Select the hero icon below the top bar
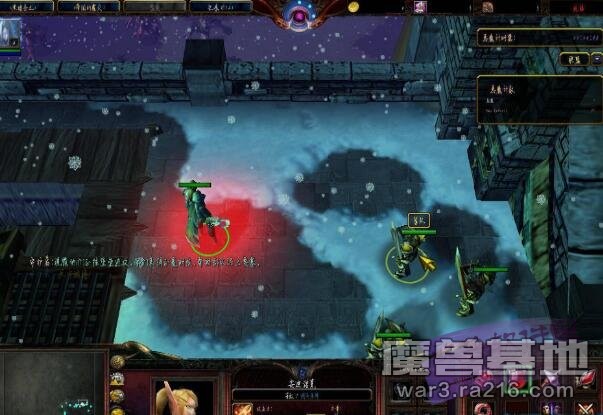603x415 pixels. (x=11, y=33)
